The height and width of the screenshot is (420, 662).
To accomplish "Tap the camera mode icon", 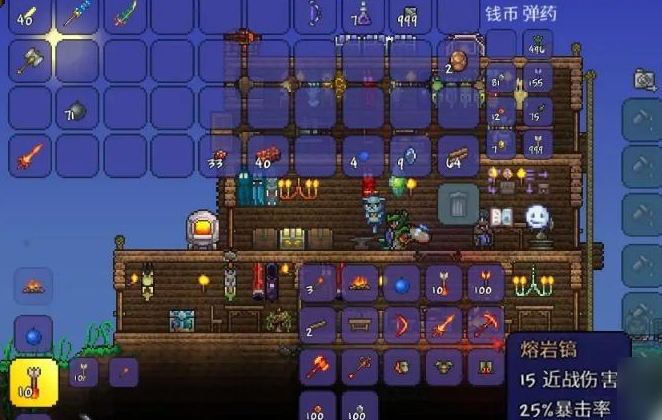I will tap(644, 79).
